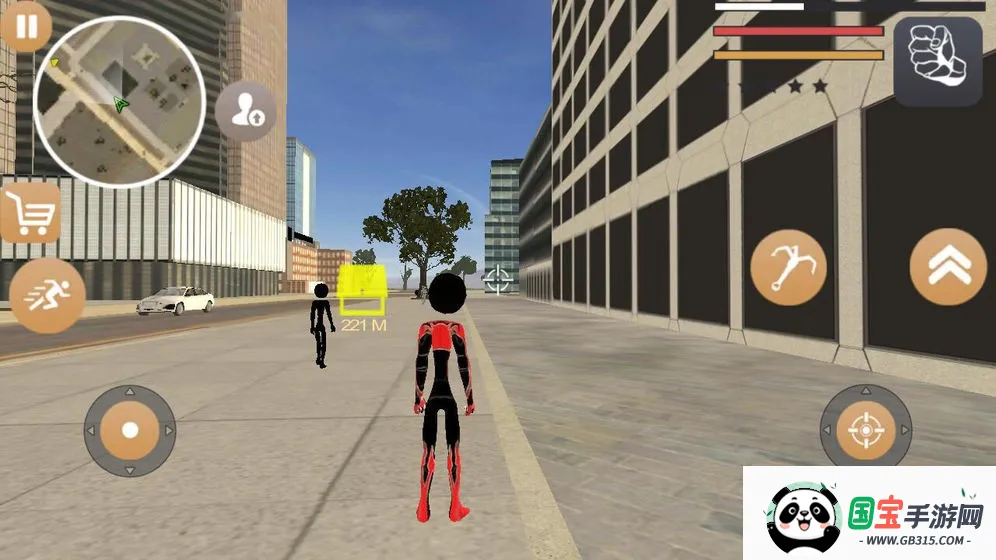
Task: Tap the movement joystick pad
Action: click(x=130, y=430)
